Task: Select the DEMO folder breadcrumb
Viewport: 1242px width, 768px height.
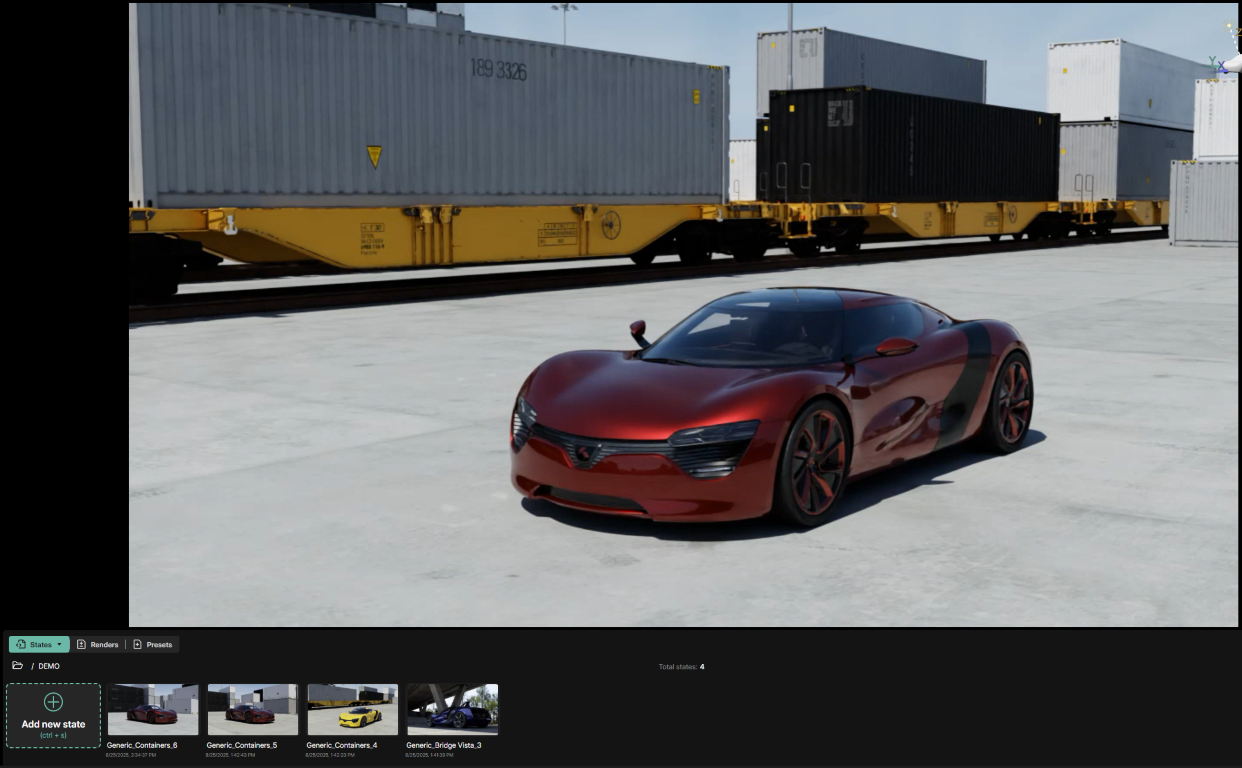Action: click(49, 666)
